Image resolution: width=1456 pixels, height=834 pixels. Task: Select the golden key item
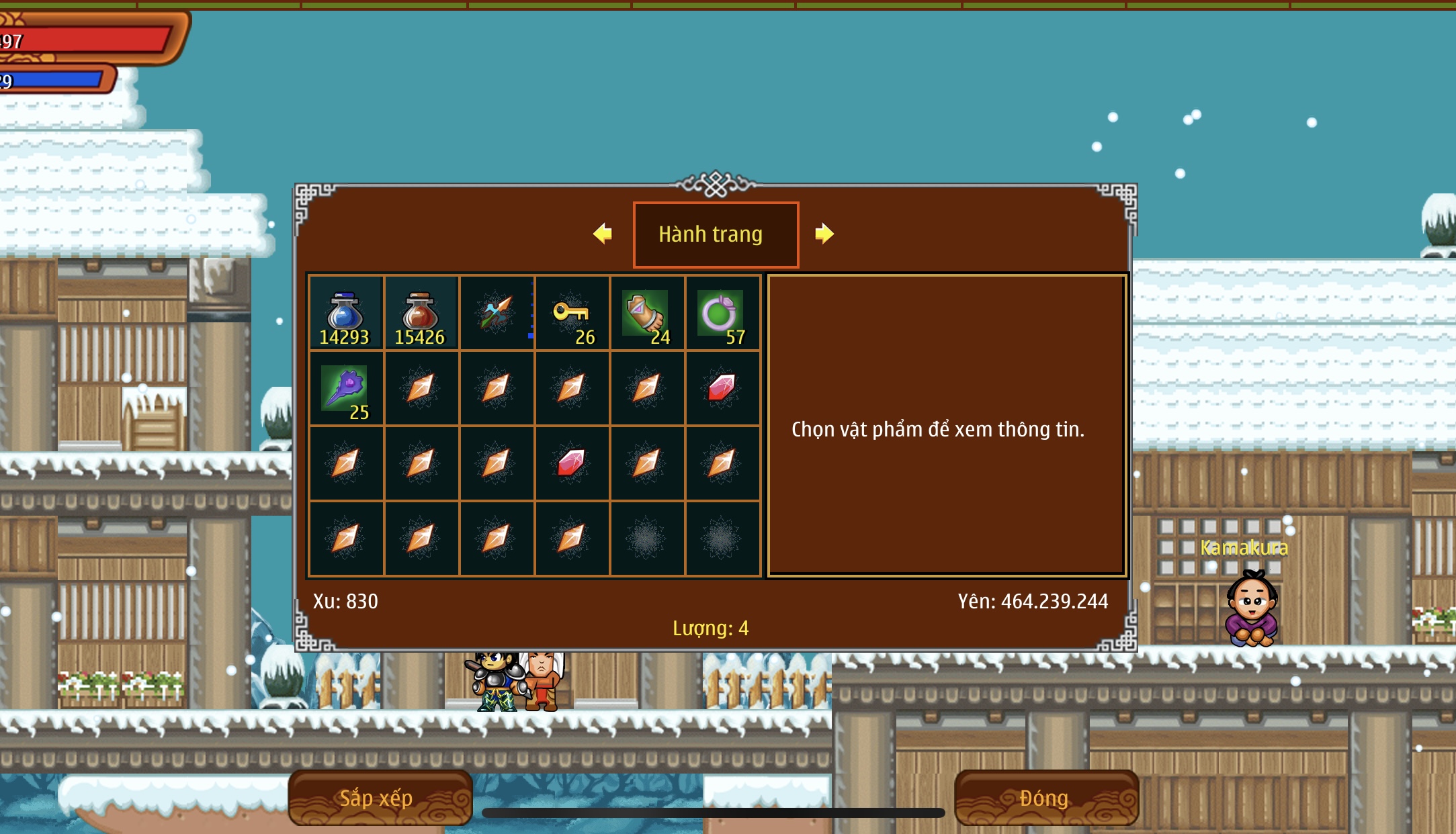point(572,313)
